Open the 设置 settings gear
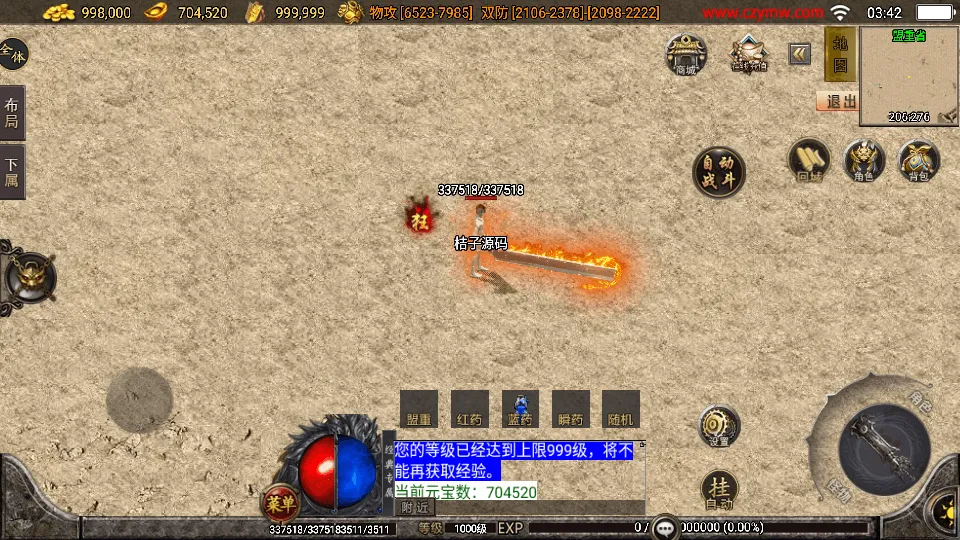 (x=719, y=425)
